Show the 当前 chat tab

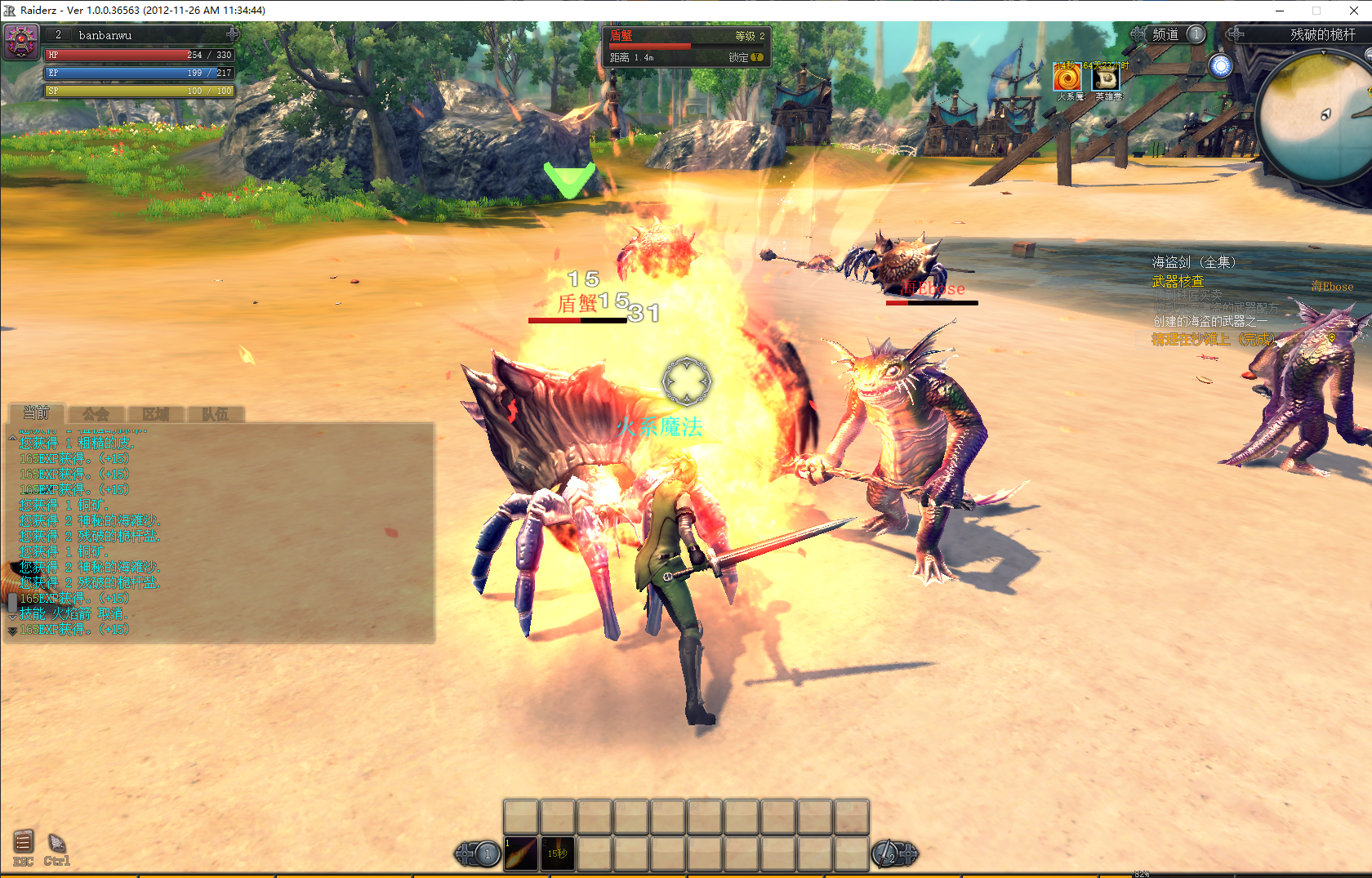[36, 413]
